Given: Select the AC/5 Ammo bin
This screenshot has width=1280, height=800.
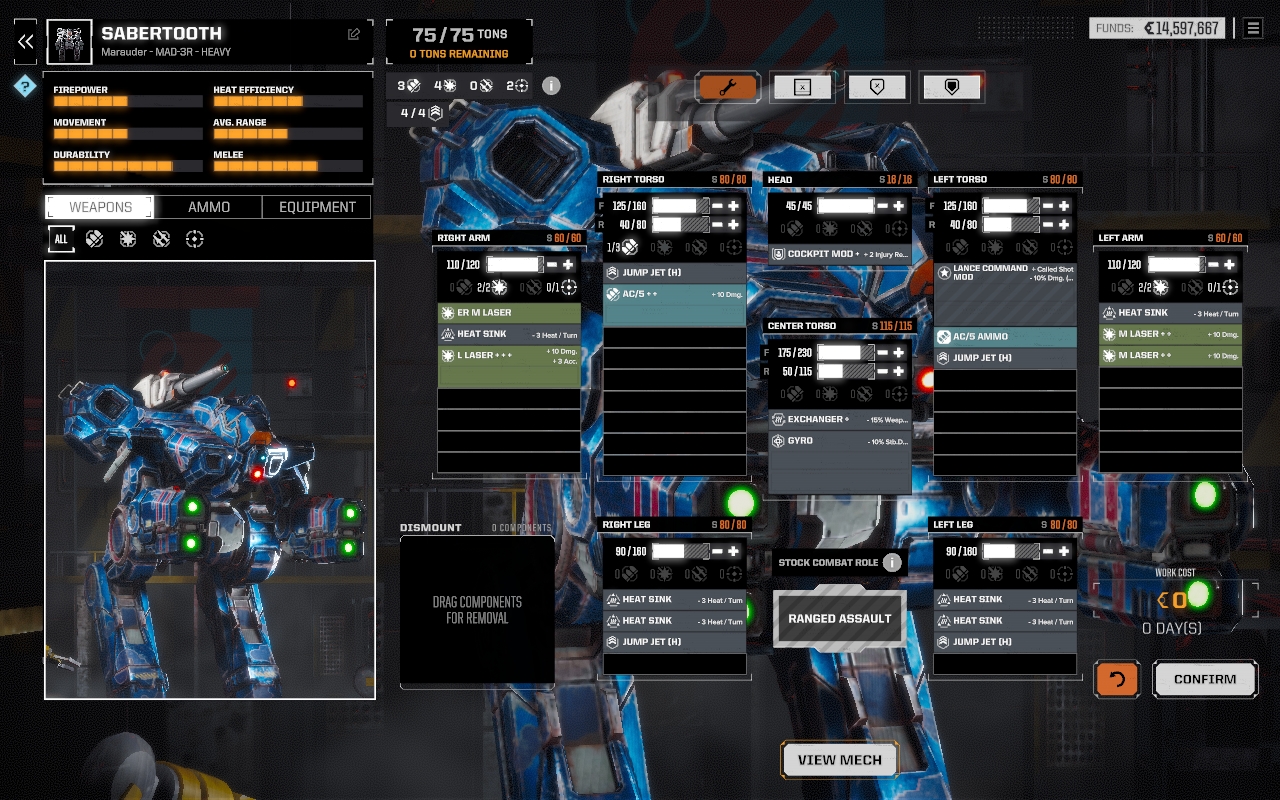Looking at the screenshot, I should pos(1004,337).
